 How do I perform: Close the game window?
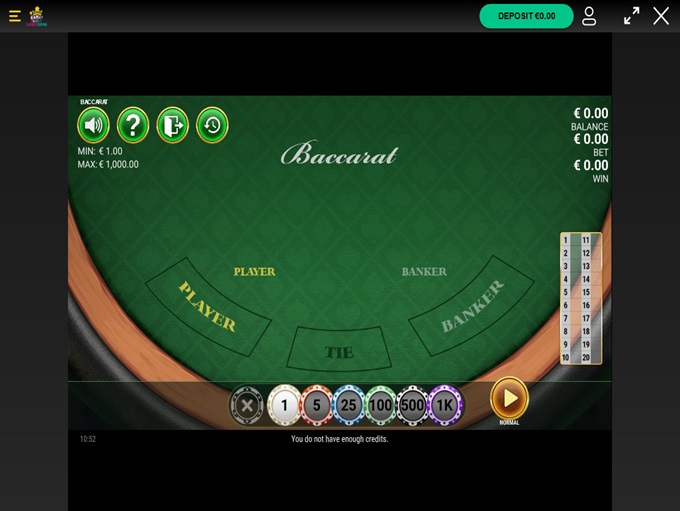tap(661, 16)
